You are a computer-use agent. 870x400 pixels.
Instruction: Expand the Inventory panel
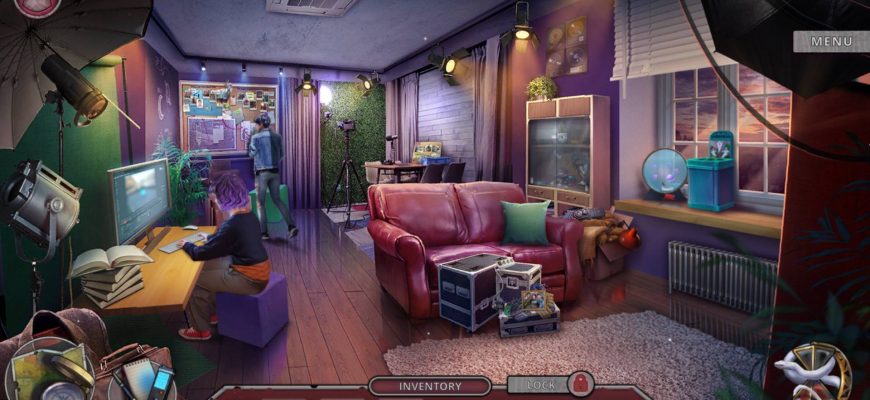[430, 386]
